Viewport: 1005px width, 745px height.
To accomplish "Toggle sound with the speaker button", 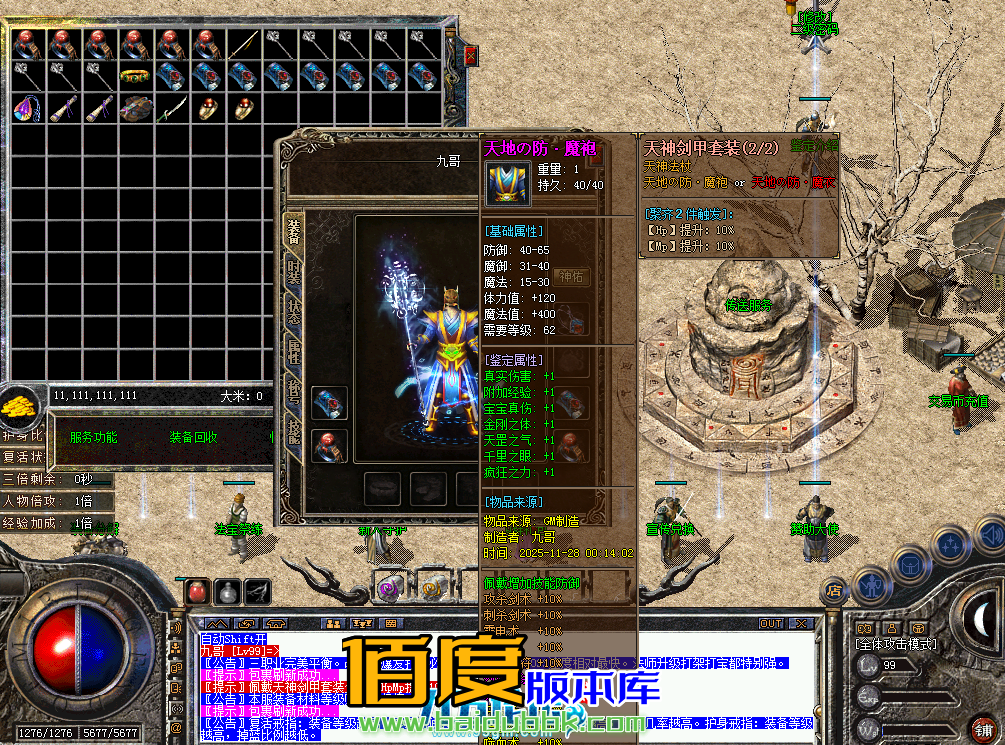I will [x=176, y=628].
